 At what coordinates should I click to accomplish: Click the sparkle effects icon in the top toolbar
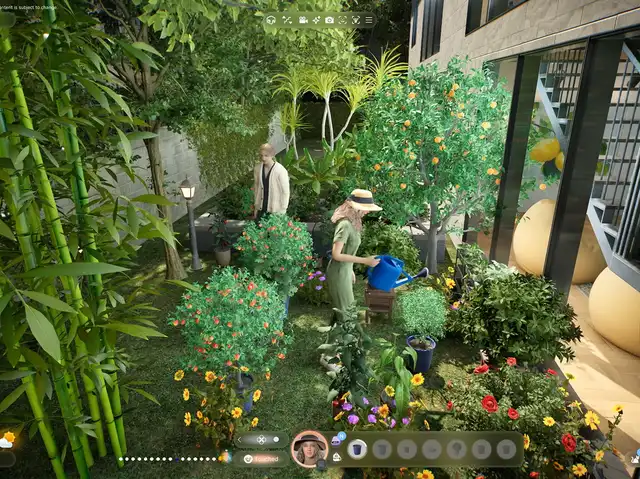click(315, 20)
